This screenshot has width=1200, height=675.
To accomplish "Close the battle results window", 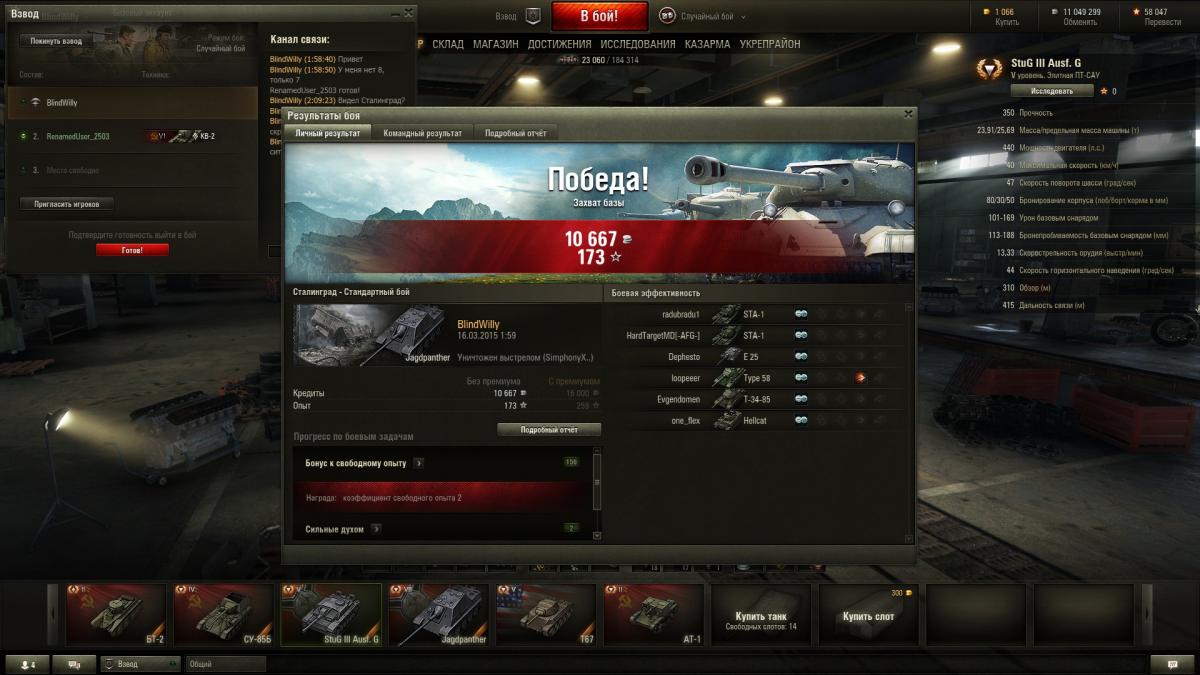I will (x=908, y=114).
